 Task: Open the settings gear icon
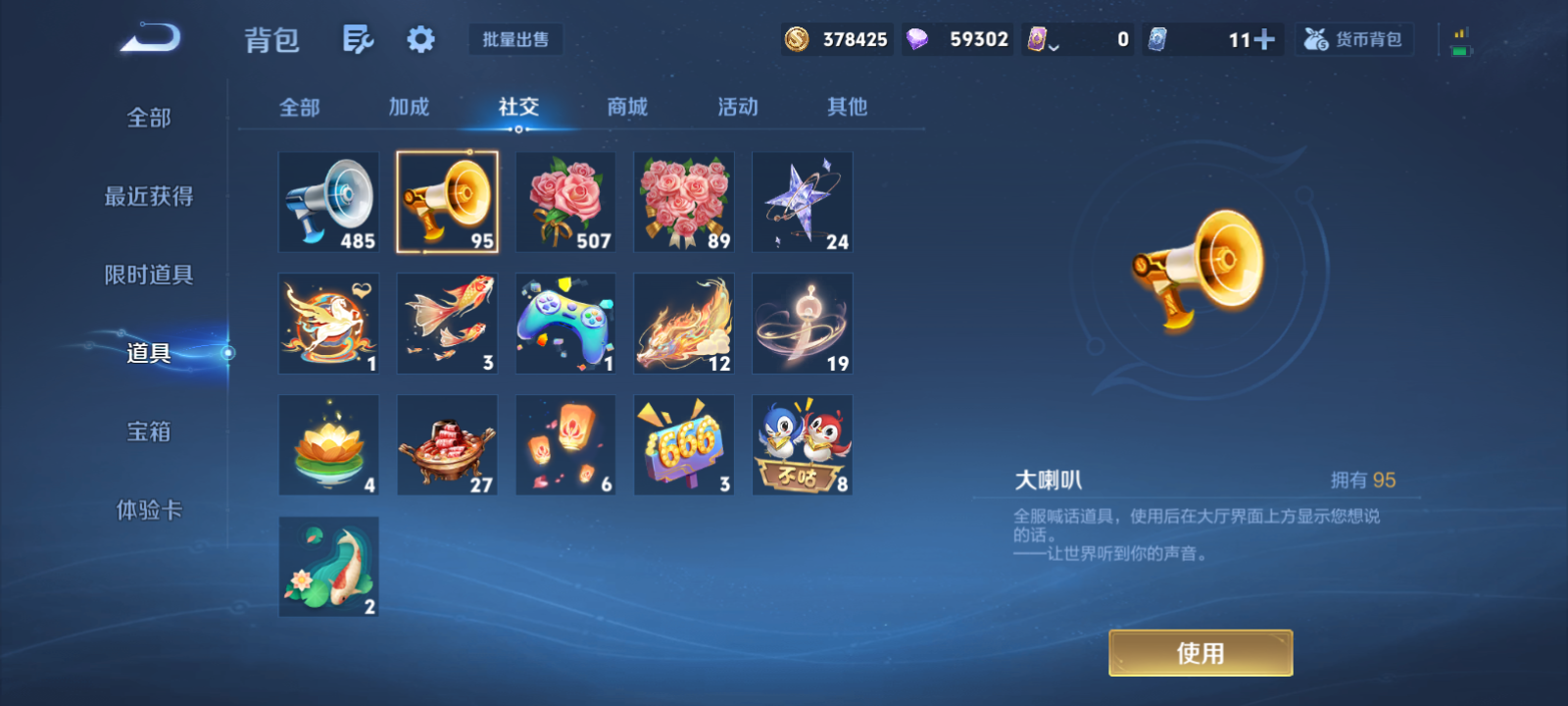click(419, 38)
